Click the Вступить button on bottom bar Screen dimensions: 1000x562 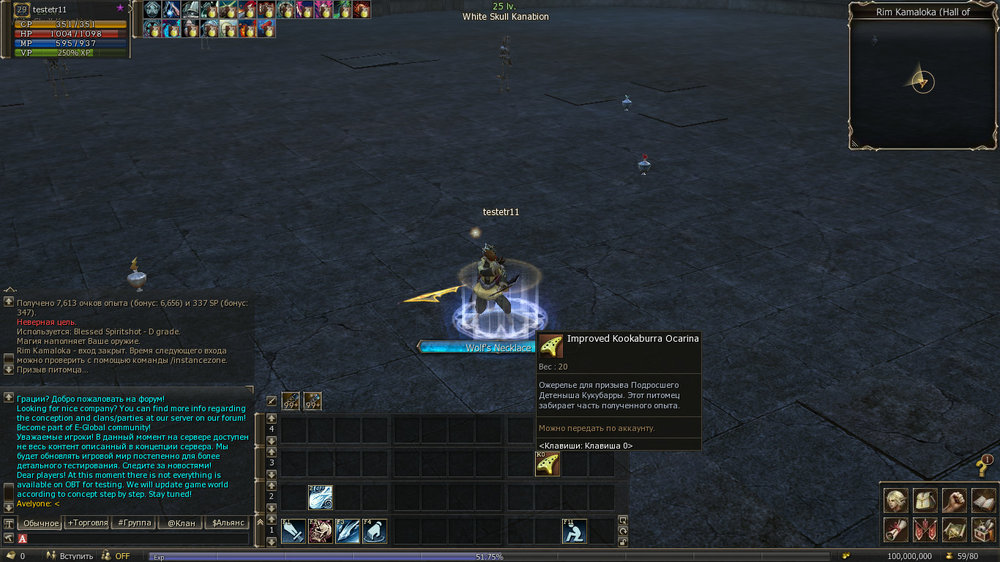click(x=76, y=556)
